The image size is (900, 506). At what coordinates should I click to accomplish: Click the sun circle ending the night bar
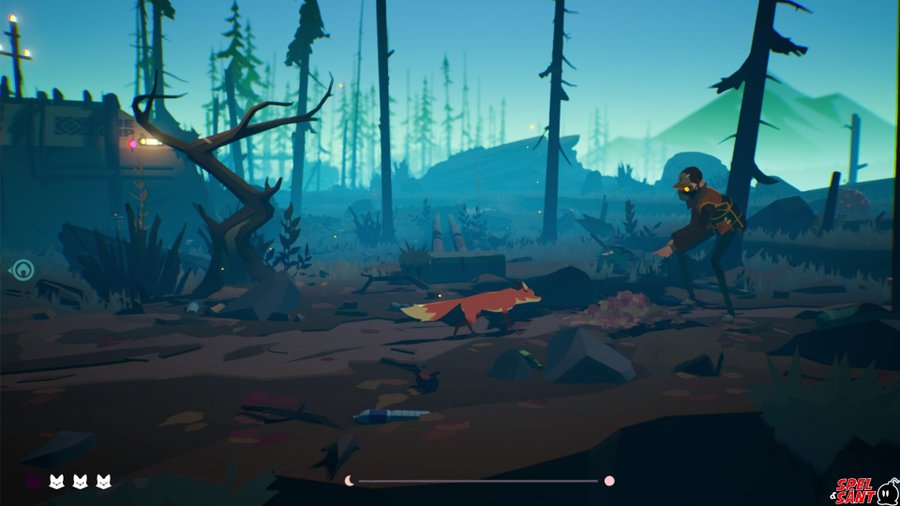click(x=609, y=481)
